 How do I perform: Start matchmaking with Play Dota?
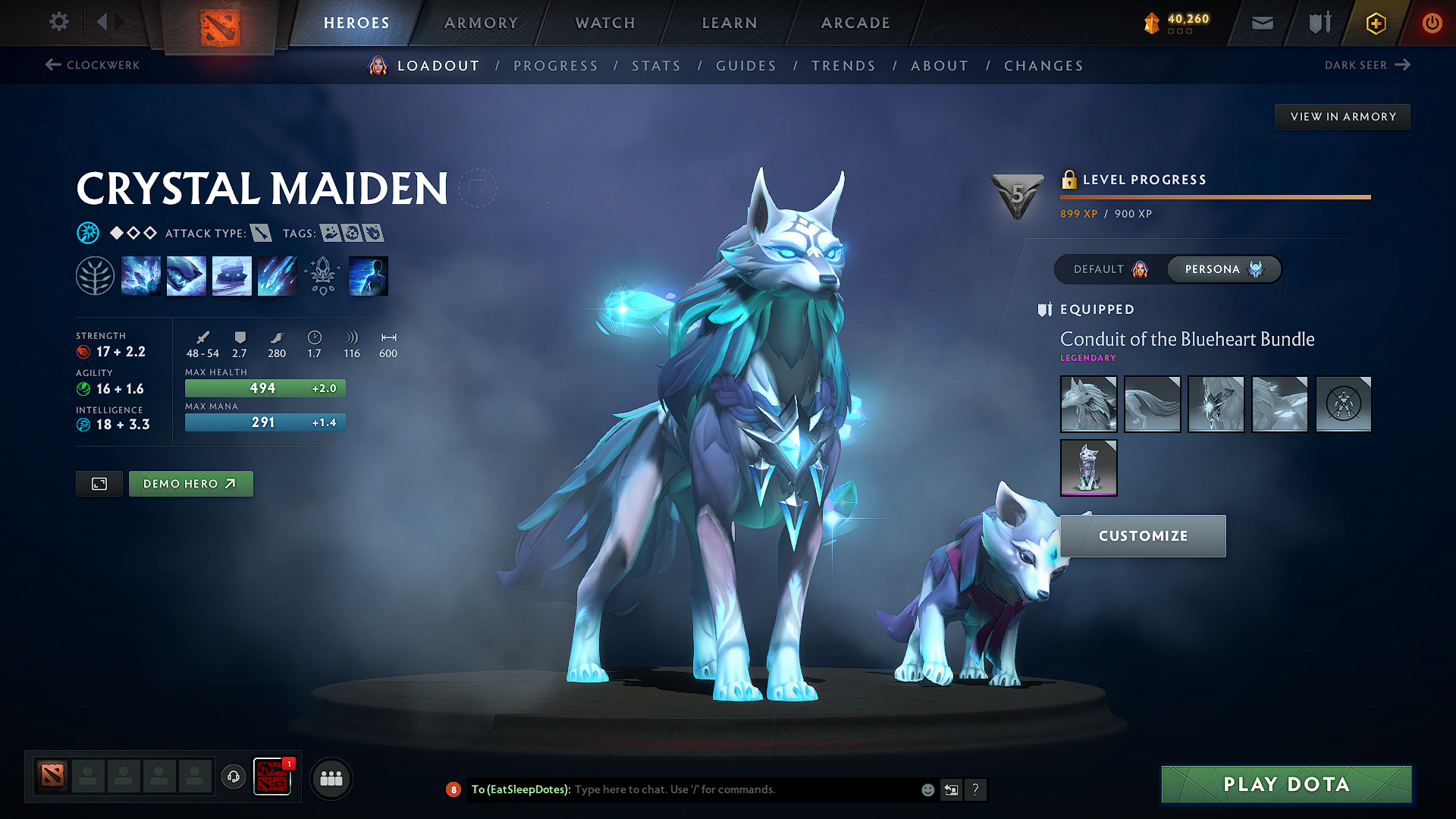(x=1286, y=784)
